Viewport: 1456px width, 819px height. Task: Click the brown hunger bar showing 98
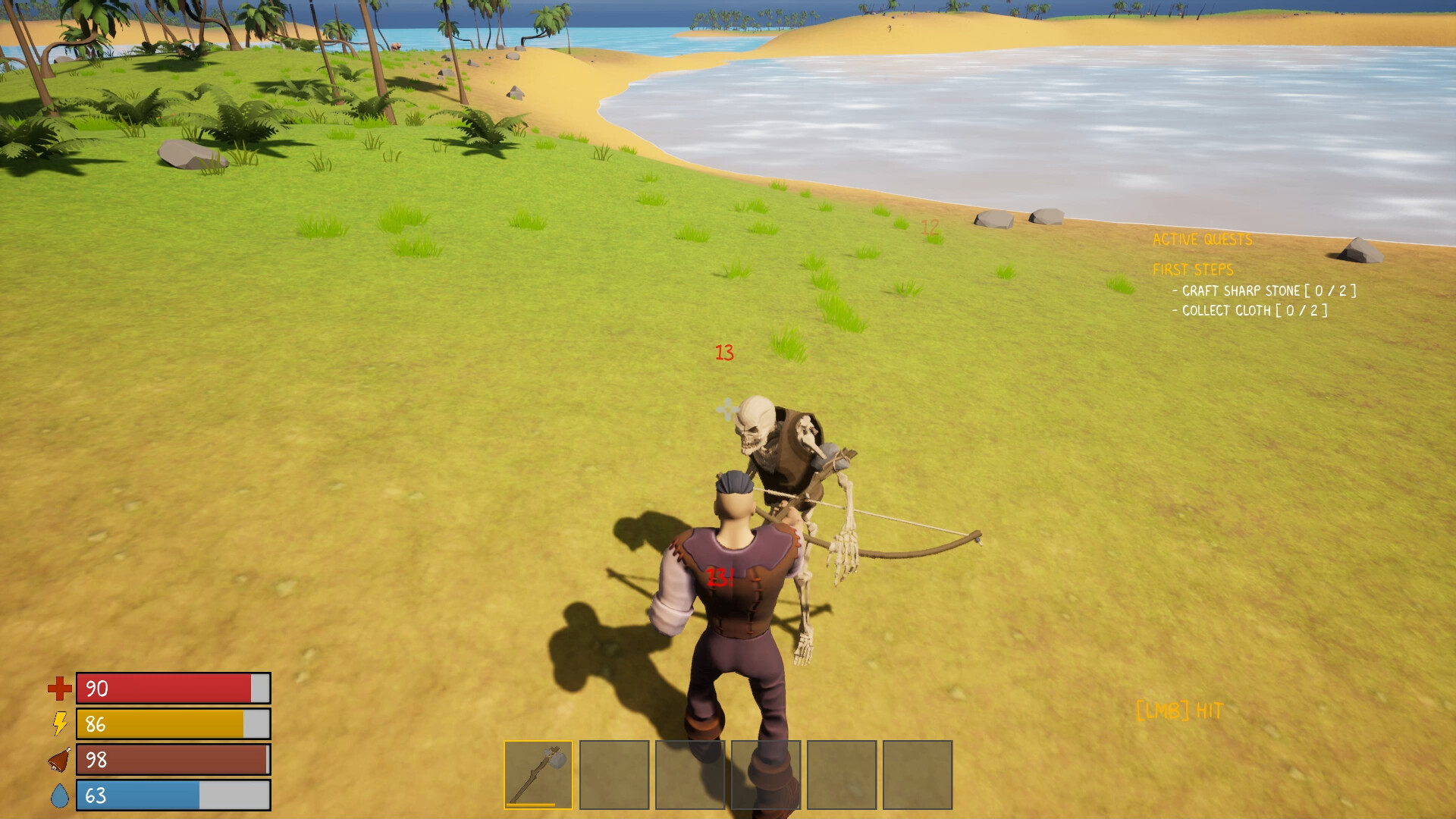point(171,761)
